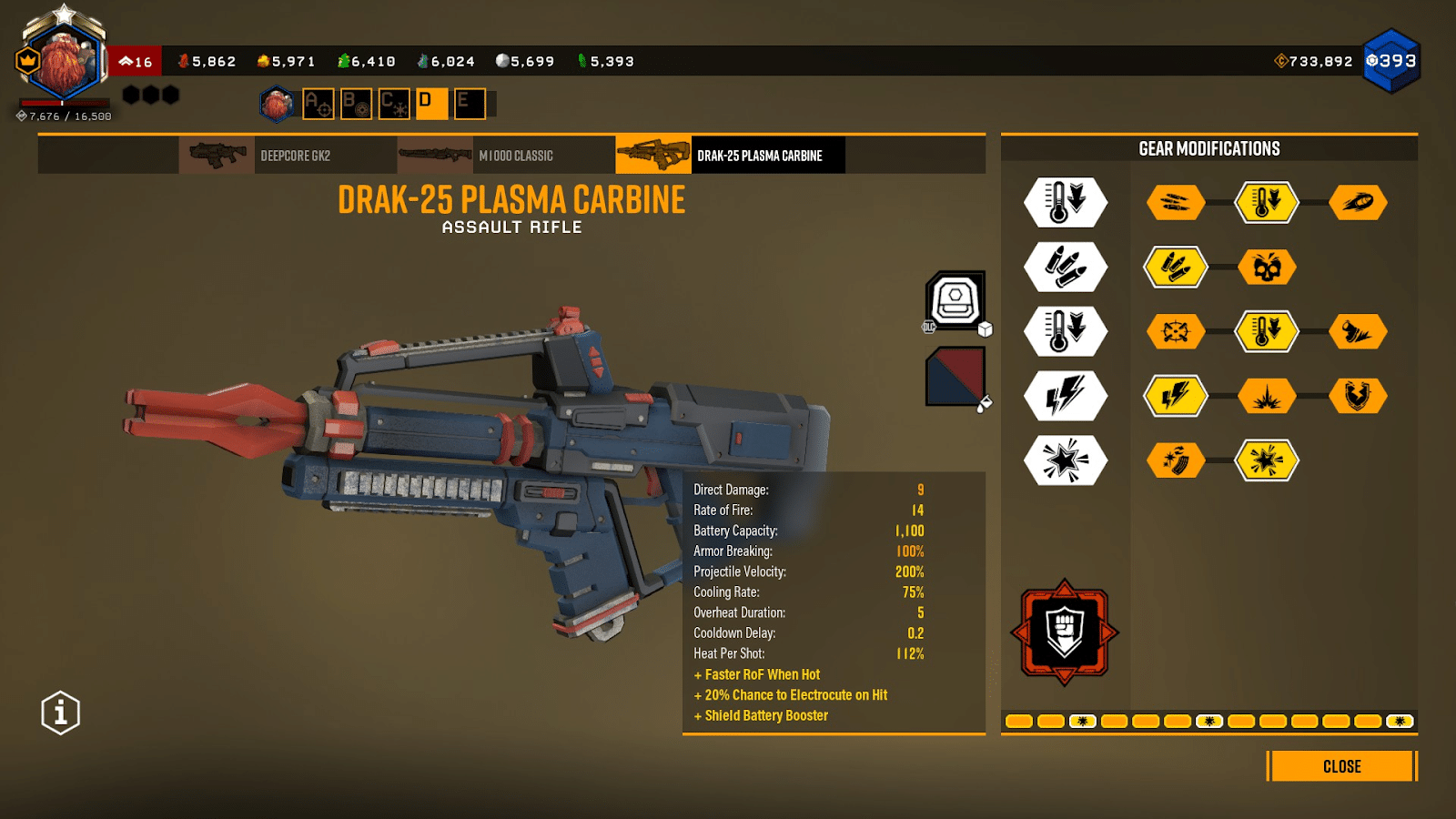The image size is (1456, 819).
Task: Switch to the M1000 Classic weapon tab
Action: click(x=514, y=155)
